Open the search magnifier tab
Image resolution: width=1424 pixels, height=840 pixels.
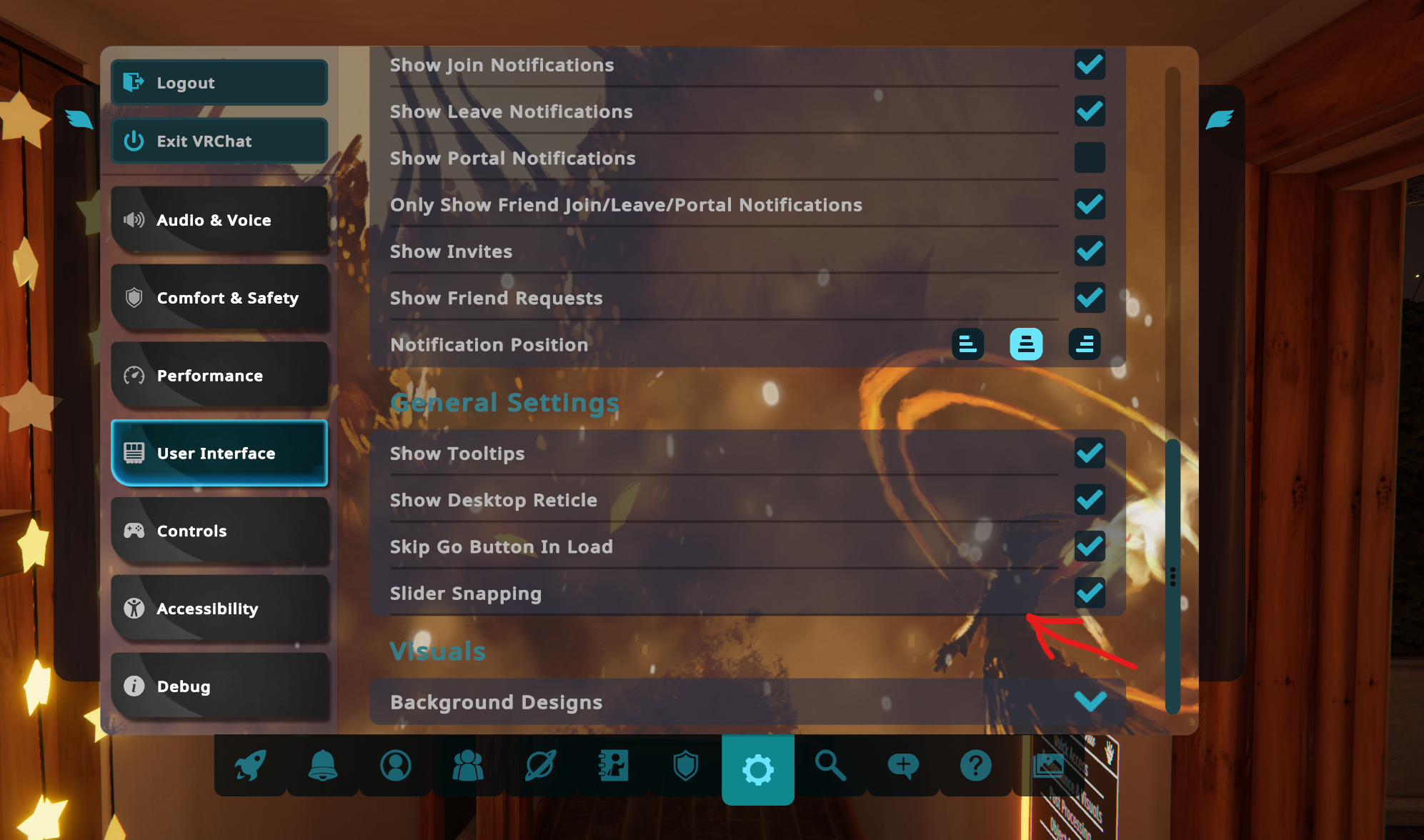pos(830,766)
